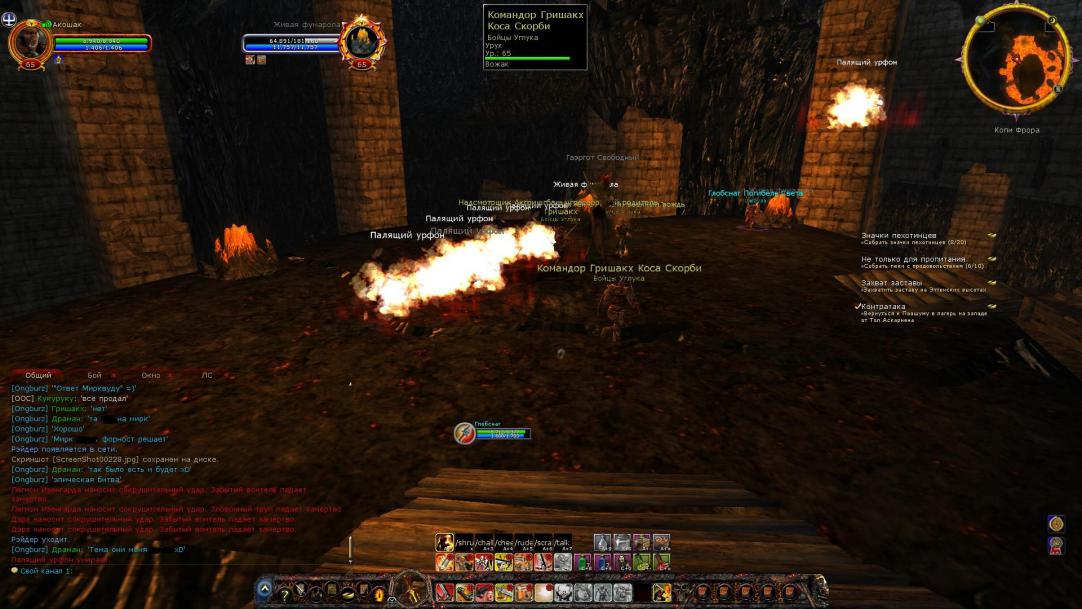The height and width of the screenshot is (609, 1082).
Task: Use the /shru emote quickslot
Action: tap(464, 543)
